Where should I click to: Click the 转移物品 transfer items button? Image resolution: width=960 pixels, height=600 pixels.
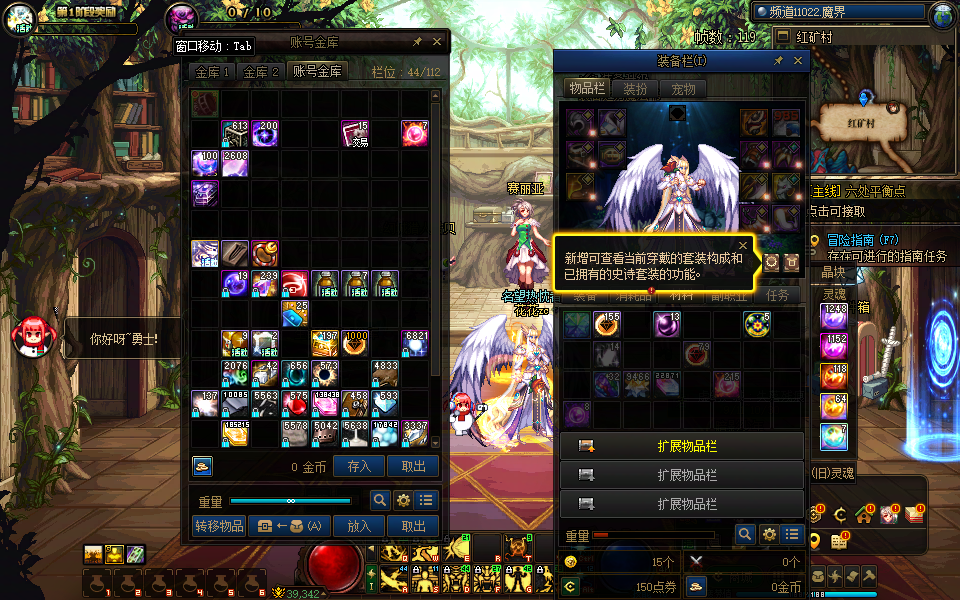218,526
